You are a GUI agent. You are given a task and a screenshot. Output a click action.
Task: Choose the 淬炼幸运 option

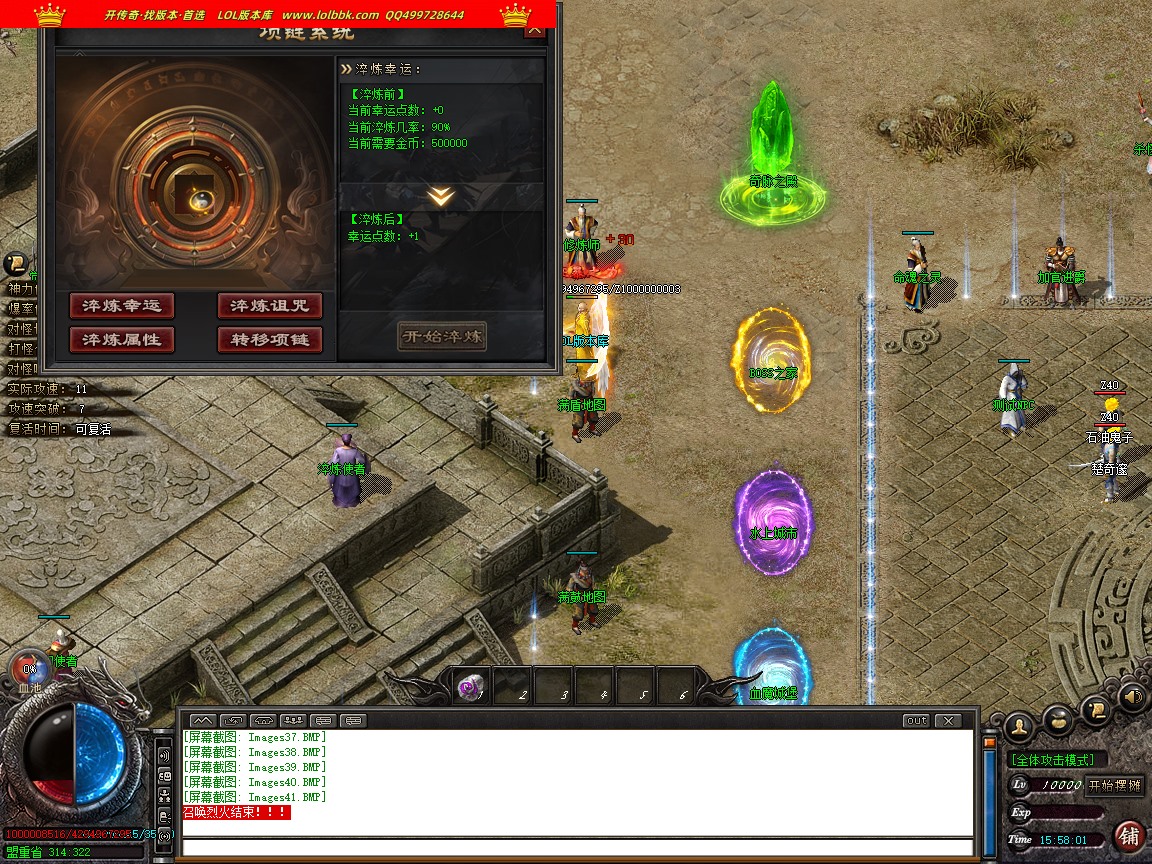(121, 306)
